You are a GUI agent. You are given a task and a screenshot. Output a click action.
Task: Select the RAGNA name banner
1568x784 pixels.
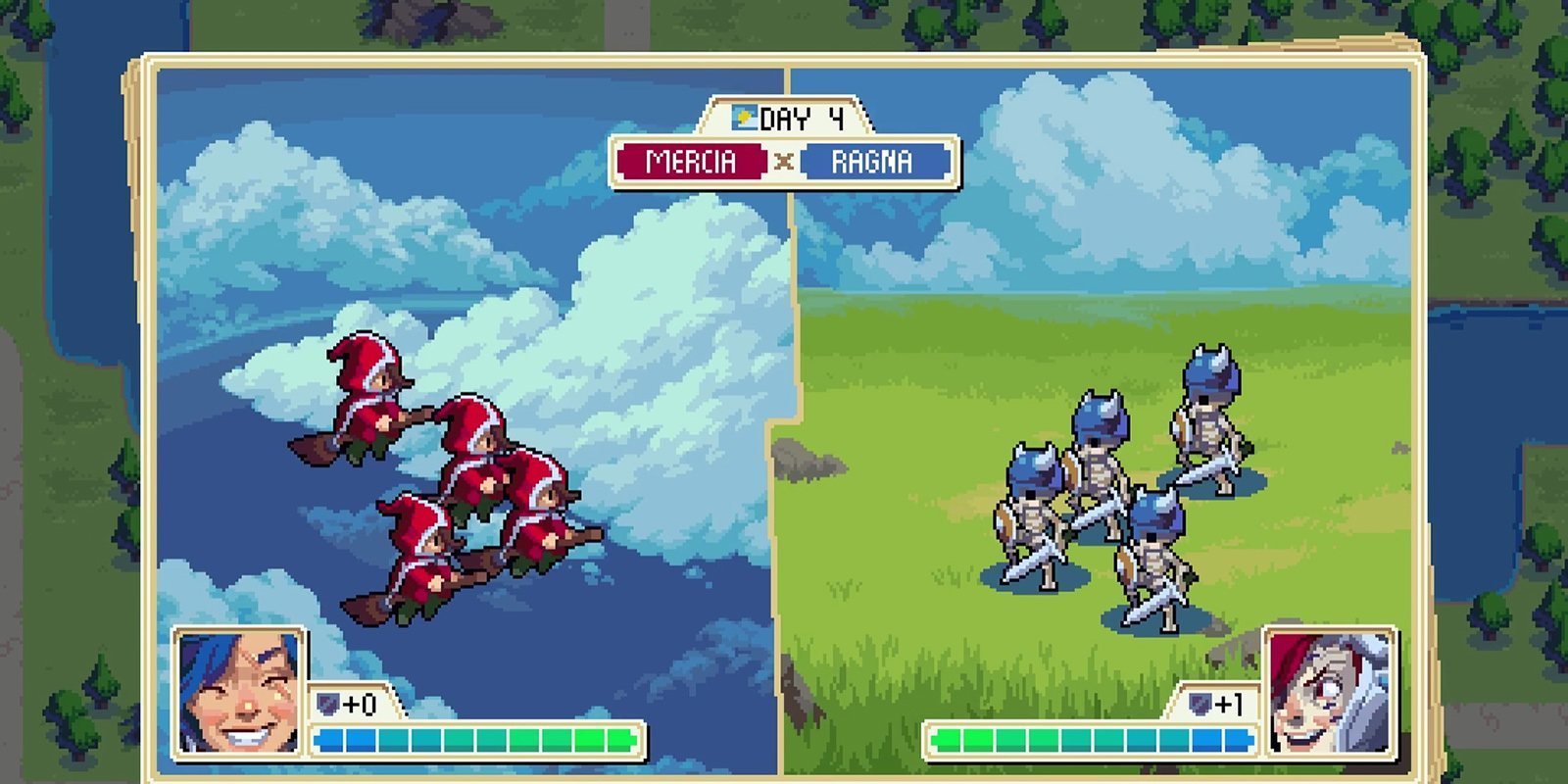tap(874, 163)
